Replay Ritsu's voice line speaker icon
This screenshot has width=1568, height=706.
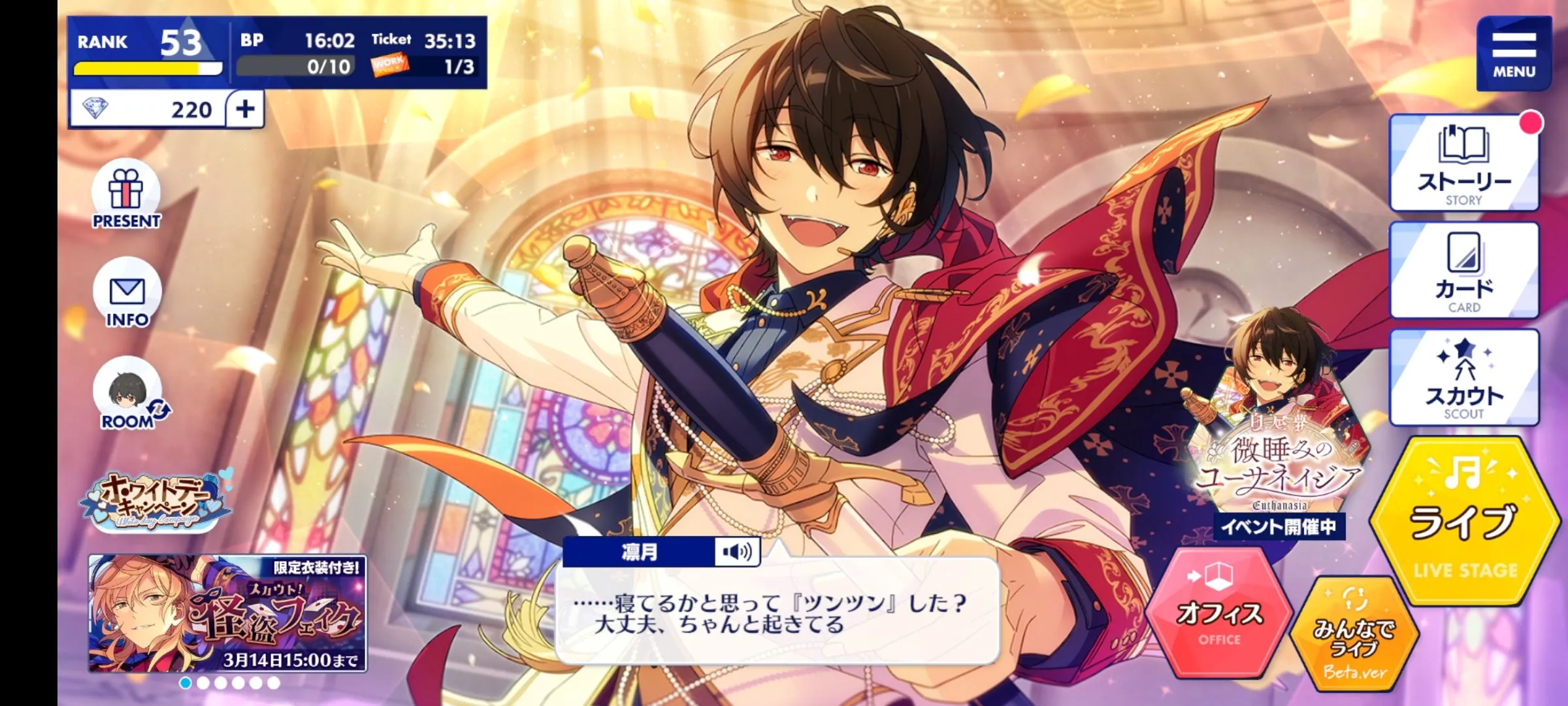point(736,552)
